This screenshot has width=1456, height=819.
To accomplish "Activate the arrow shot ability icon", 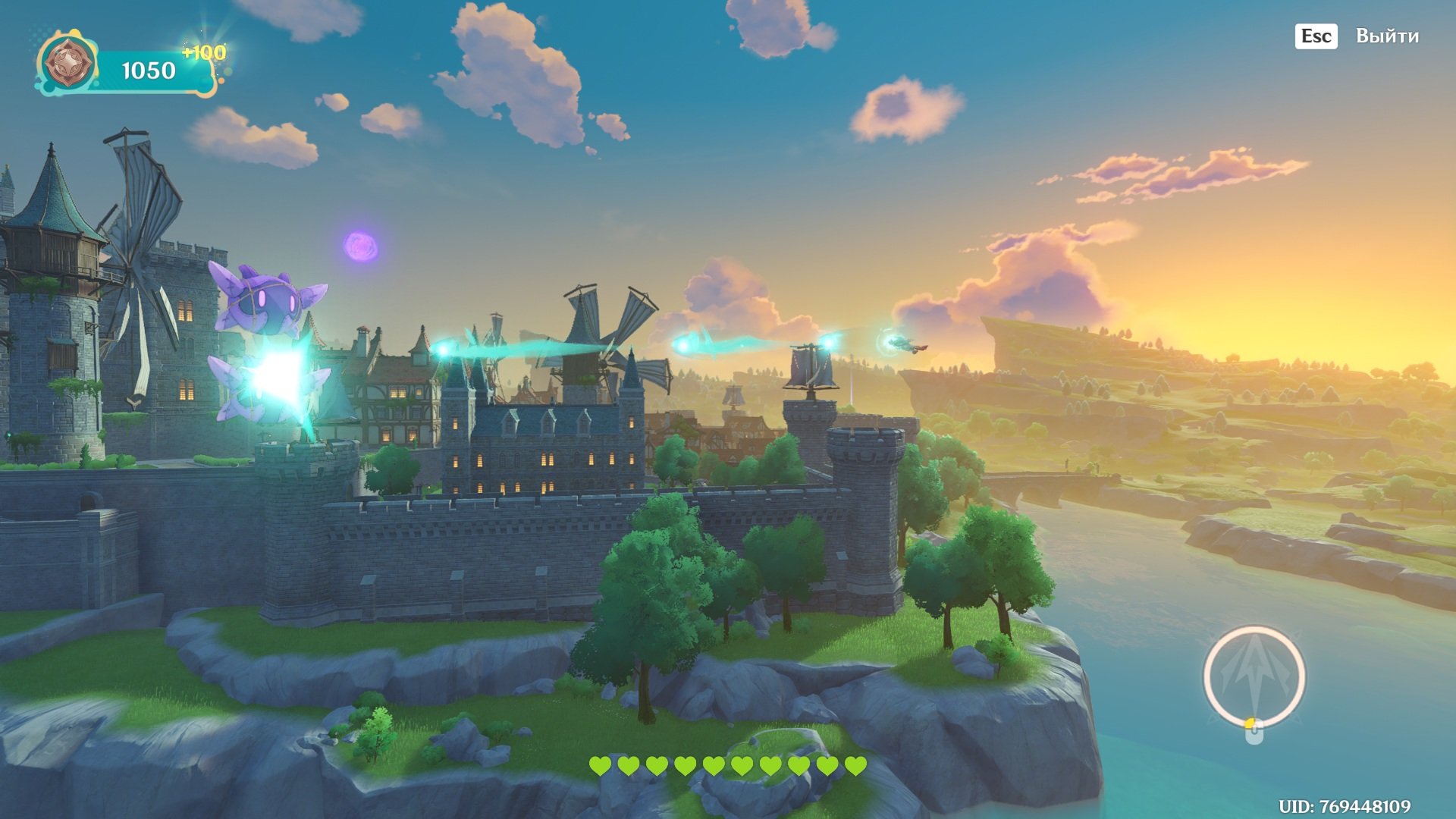I will 1254,675.
